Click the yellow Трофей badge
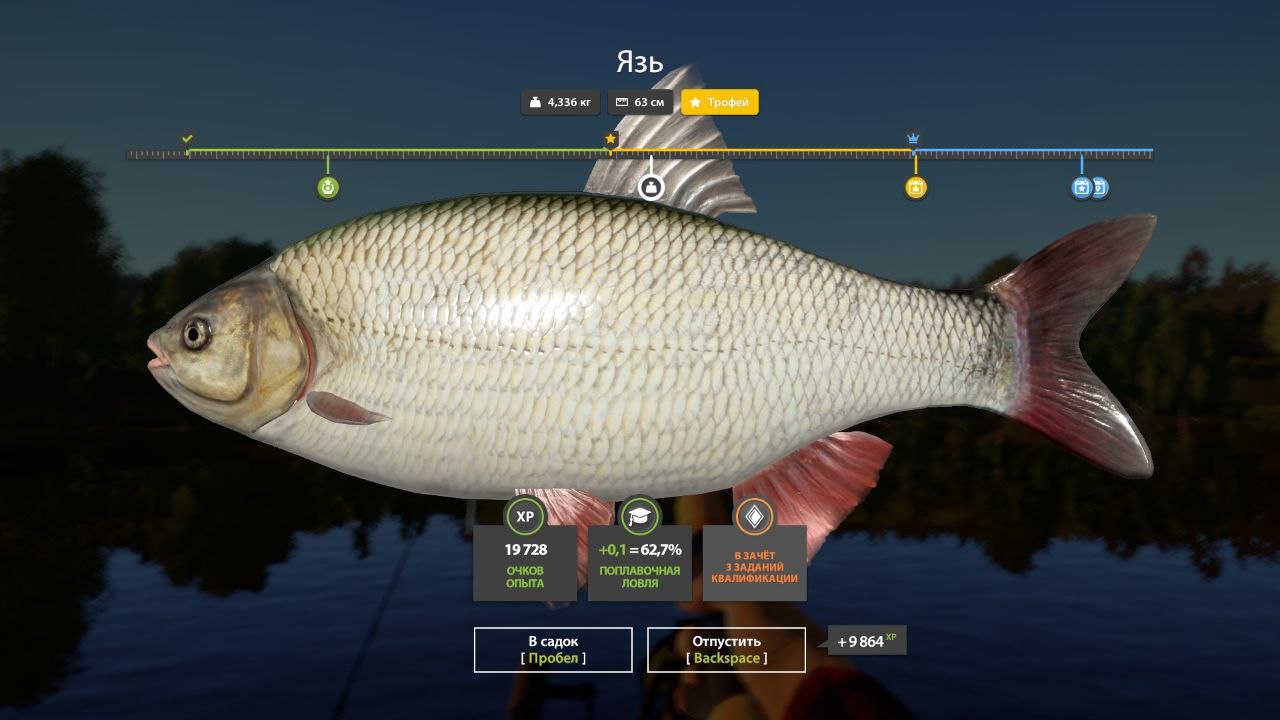 click(x=720, y=102)
